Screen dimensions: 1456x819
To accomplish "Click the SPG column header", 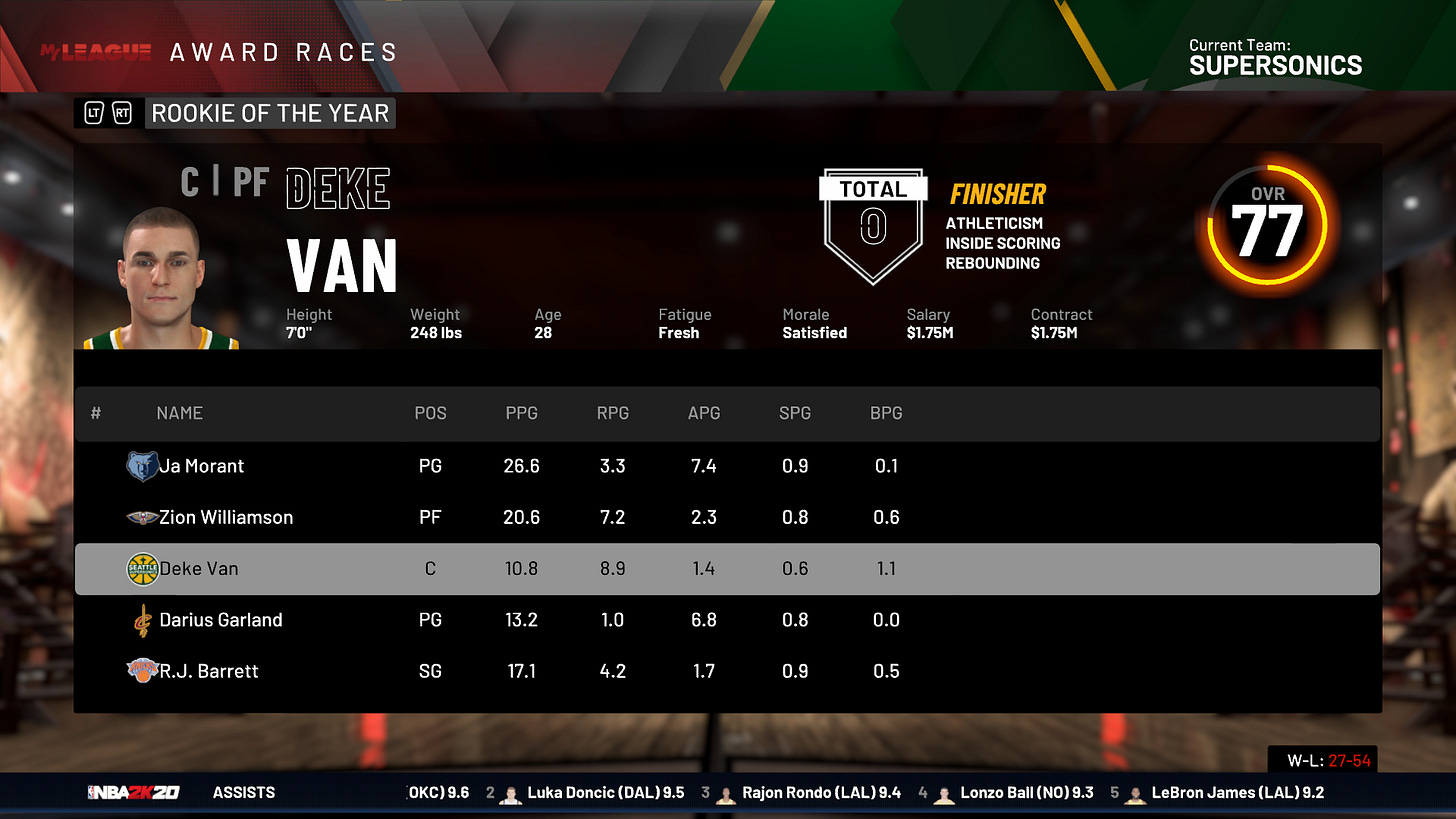I will click(795, 413).
